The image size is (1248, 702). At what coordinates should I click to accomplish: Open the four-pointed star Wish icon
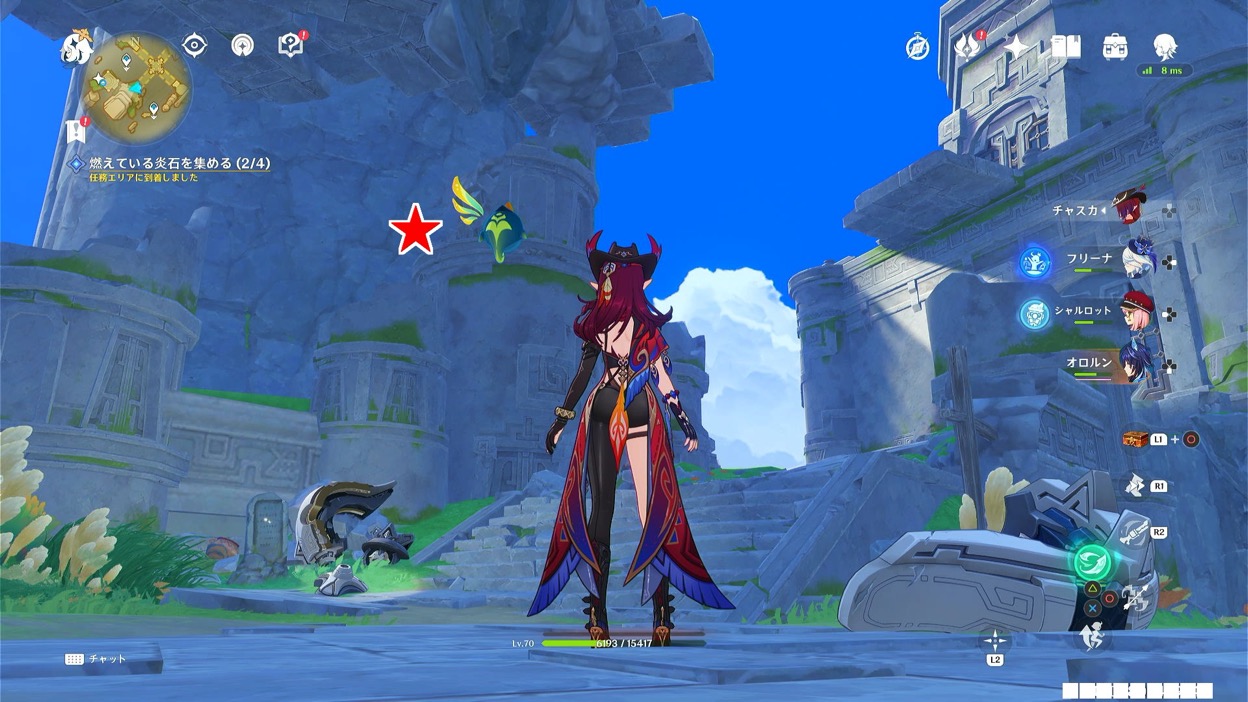[1016, 46]
